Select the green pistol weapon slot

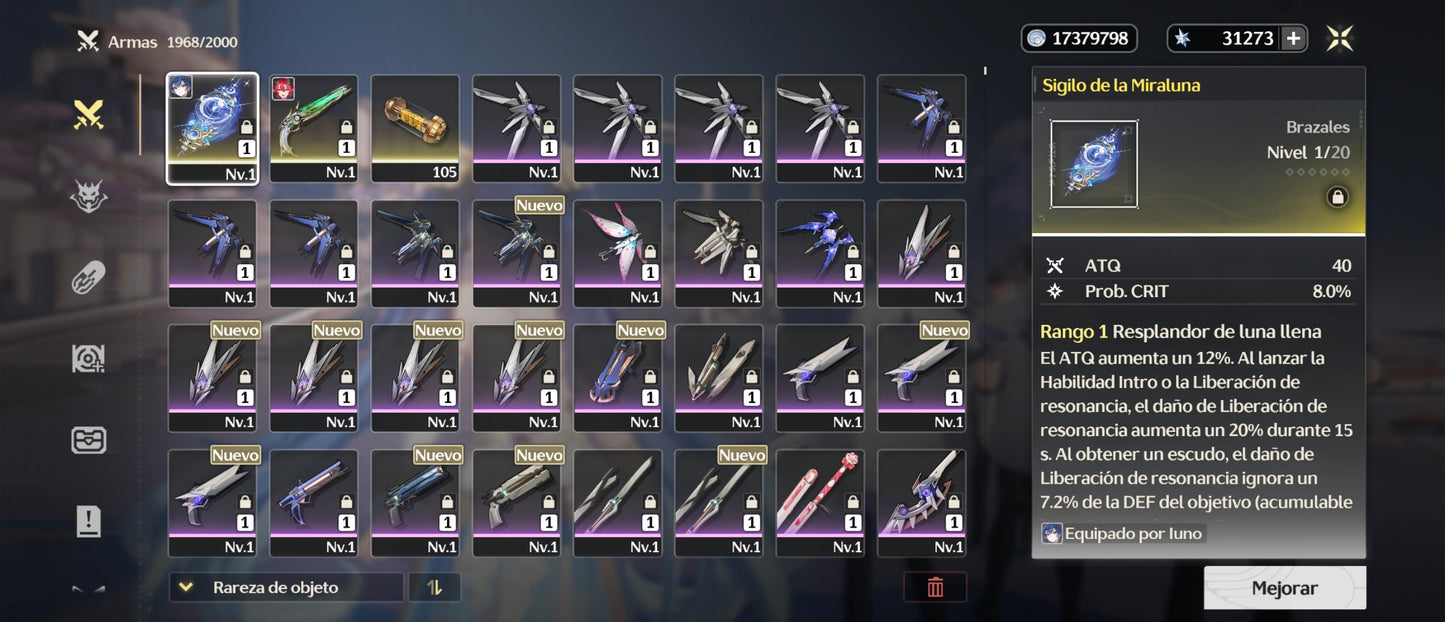click(x=313, y=128)
